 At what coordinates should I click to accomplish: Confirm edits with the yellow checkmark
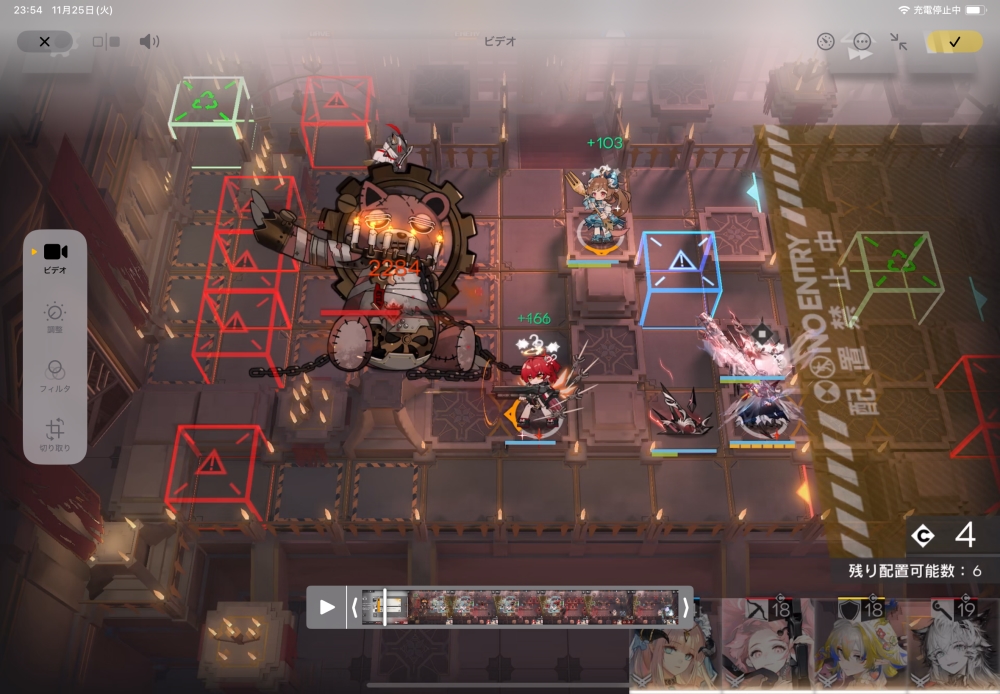(x=953, y=42)
